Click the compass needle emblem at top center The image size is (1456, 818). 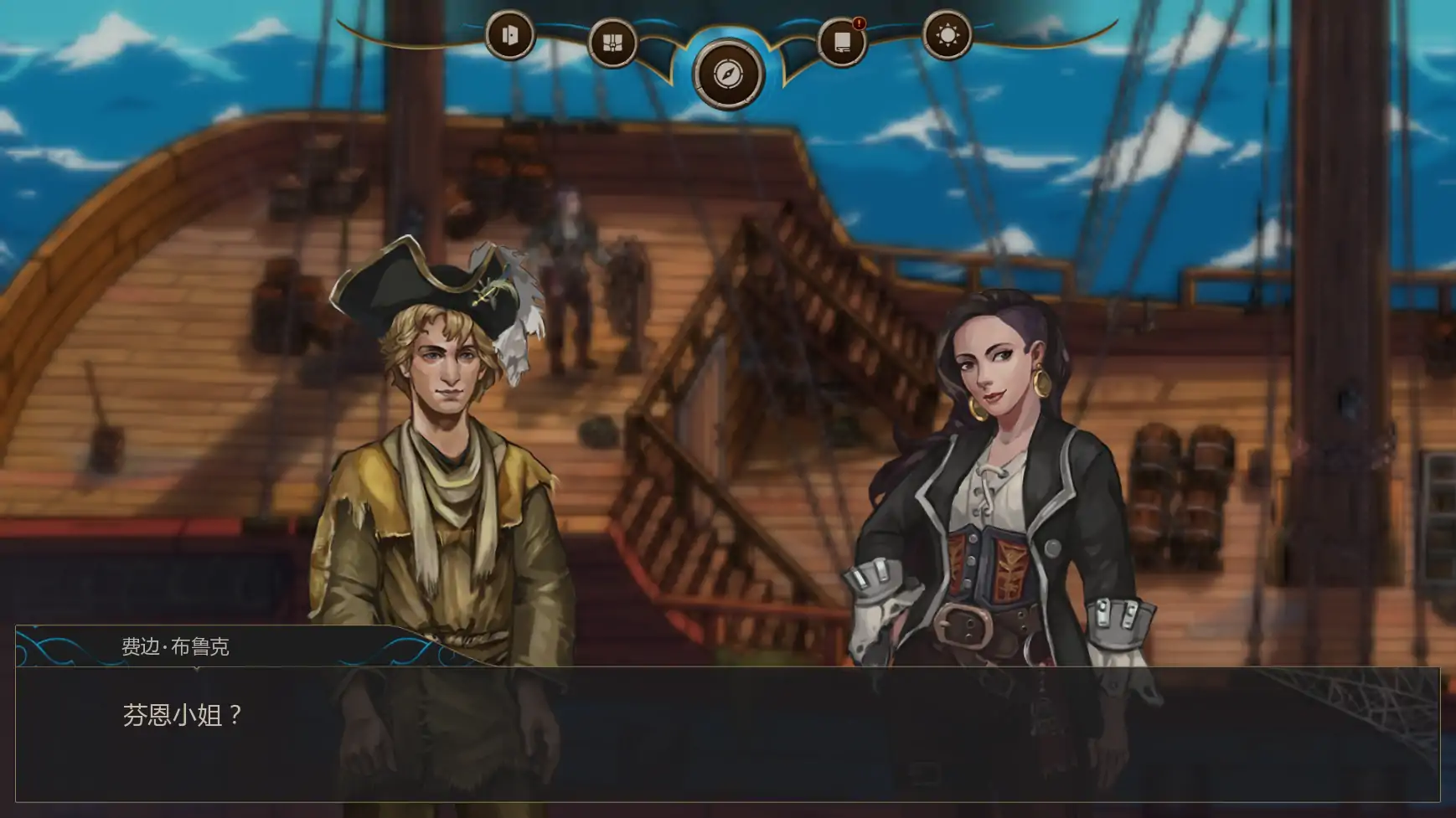[x=728, y=75]
